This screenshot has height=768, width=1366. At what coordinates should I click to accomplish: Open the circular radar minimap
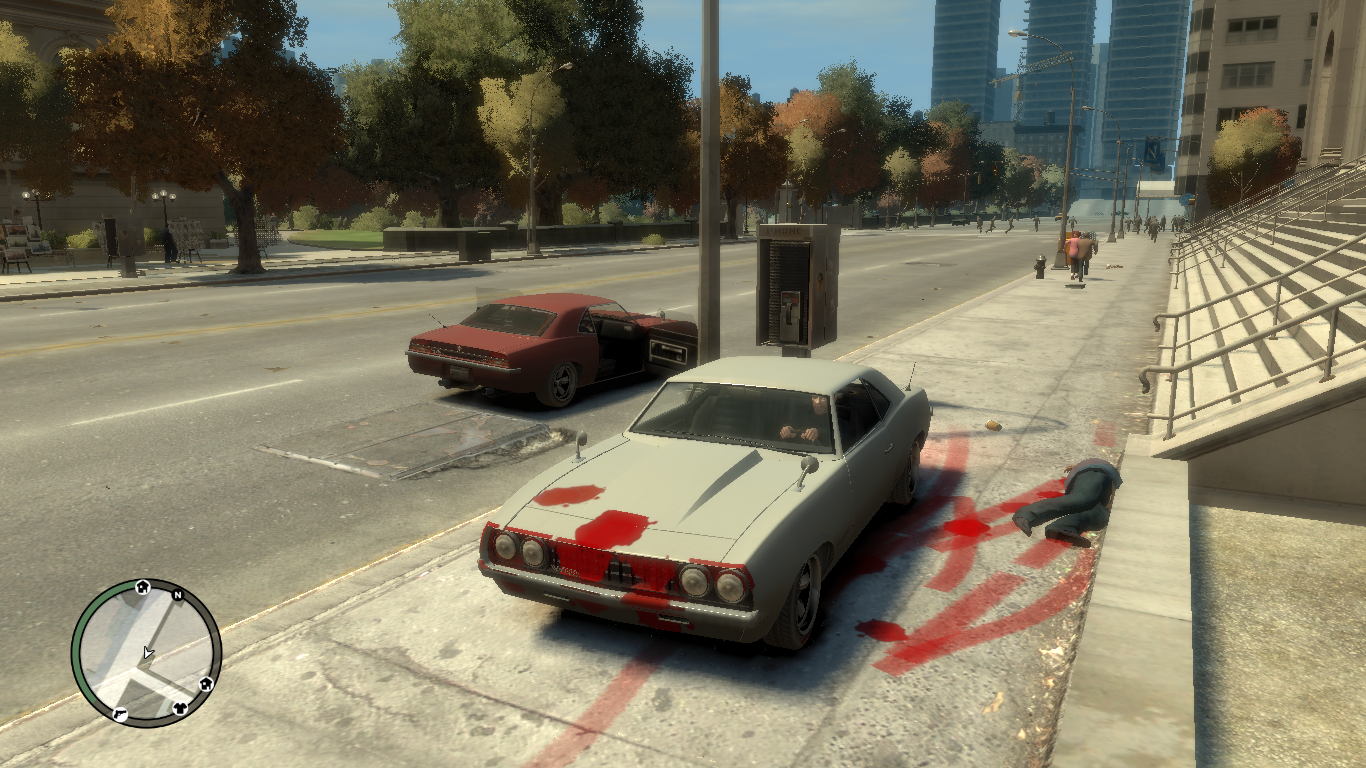[x=146, y=653]
